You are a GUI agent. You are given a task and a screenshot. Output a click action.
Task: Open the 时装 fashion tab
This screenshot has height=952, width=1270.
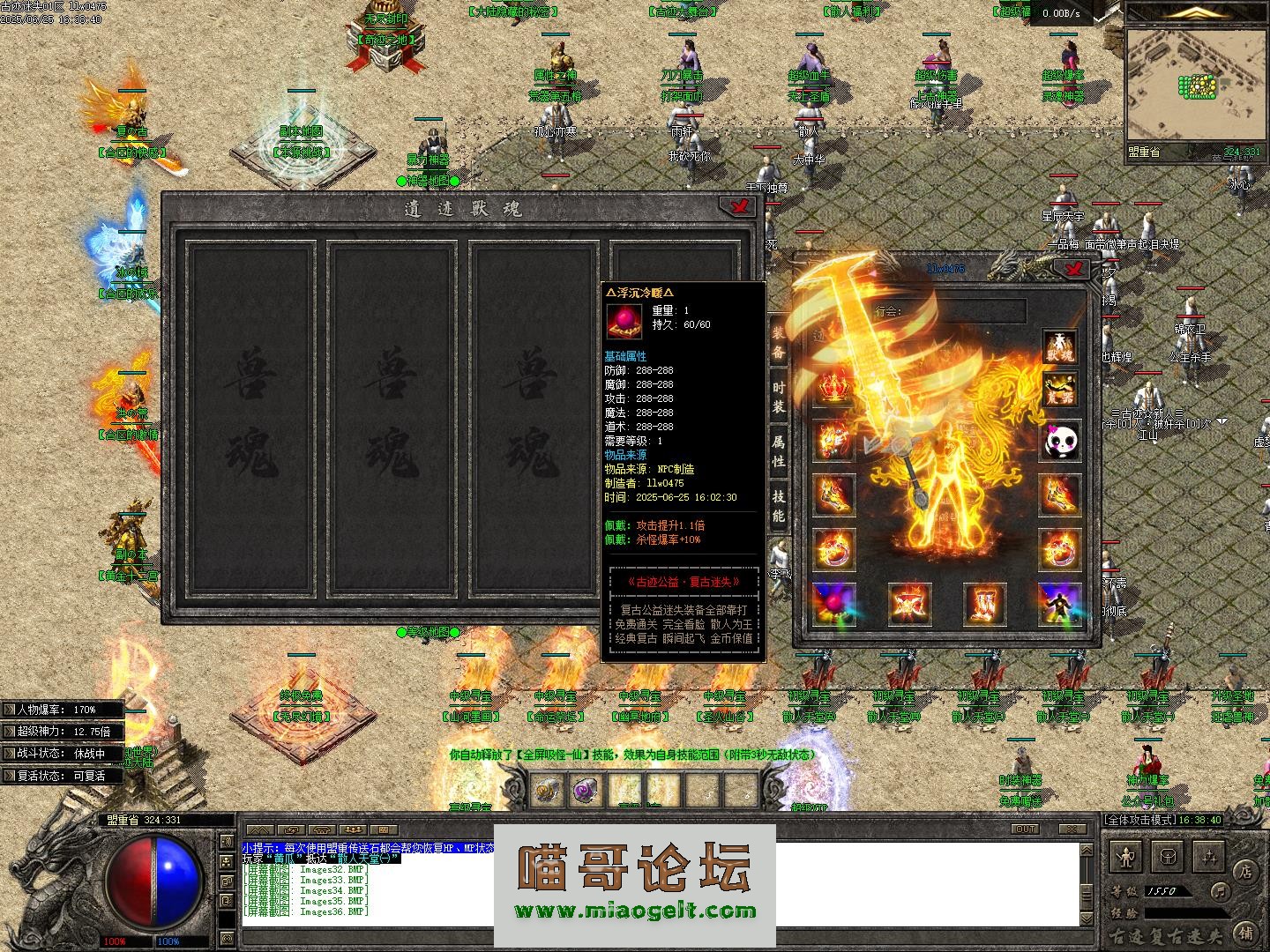coord(779,398)
